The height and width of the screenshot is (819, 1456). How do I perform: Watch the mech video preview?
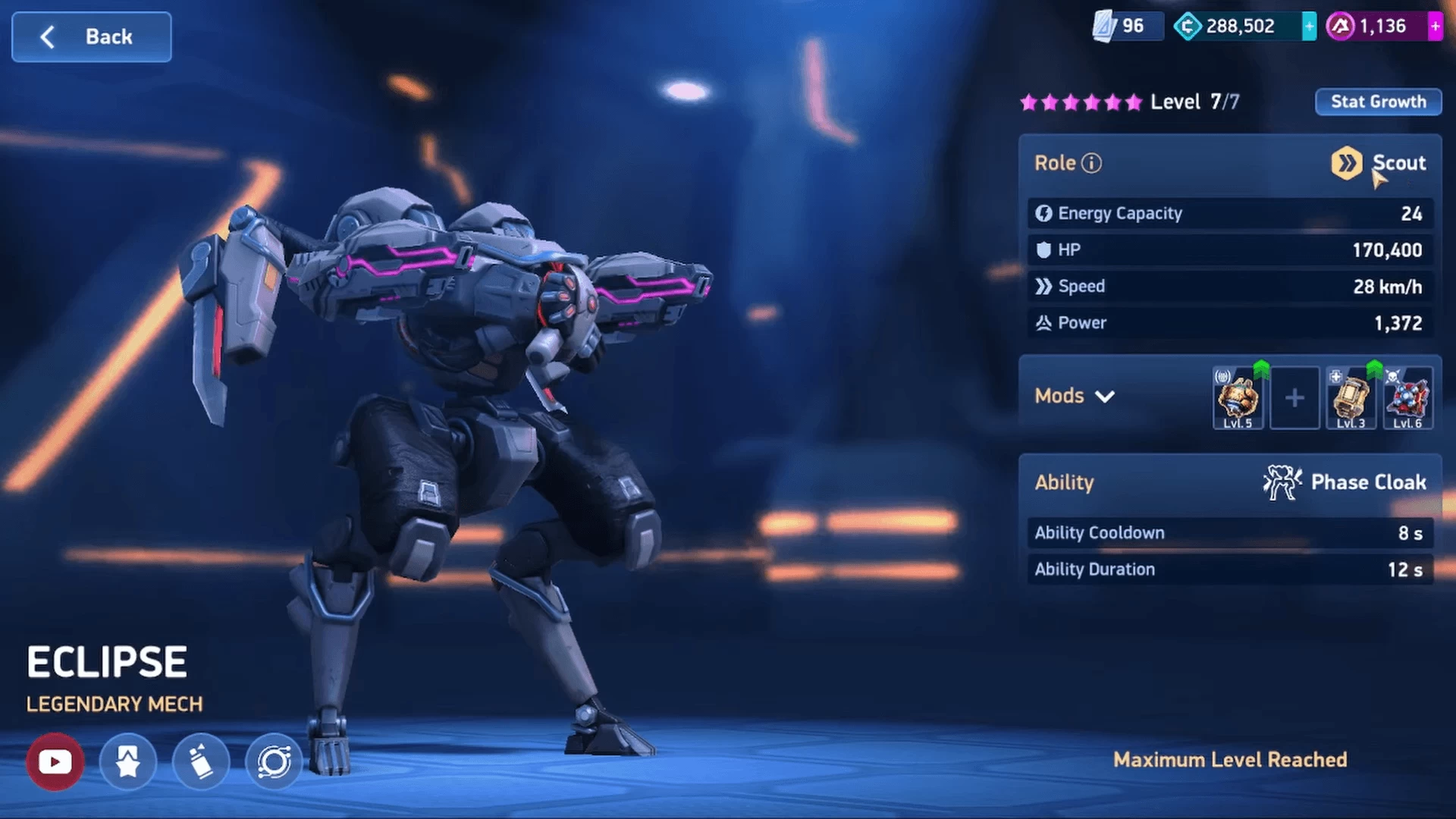(x=55, y=761)
